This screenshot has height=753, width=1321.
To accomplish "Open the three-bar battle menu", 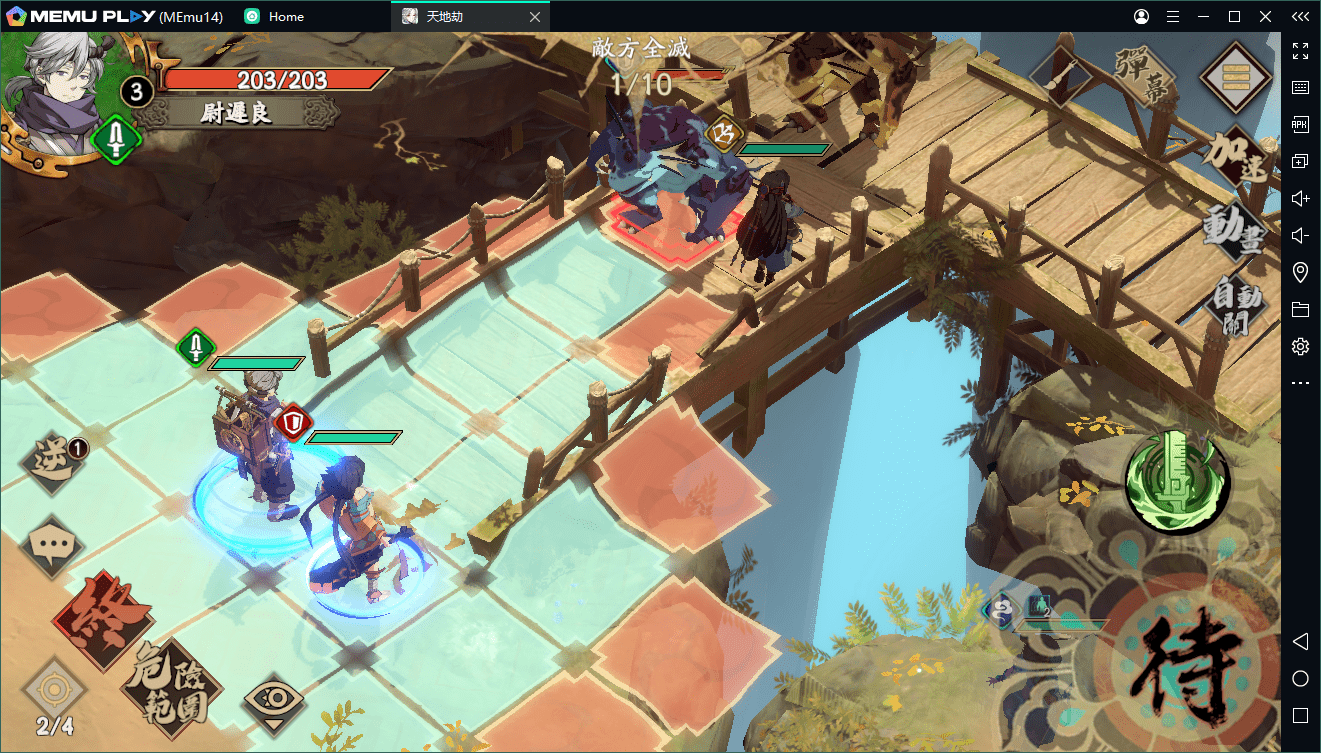I will pos(1236,77).
